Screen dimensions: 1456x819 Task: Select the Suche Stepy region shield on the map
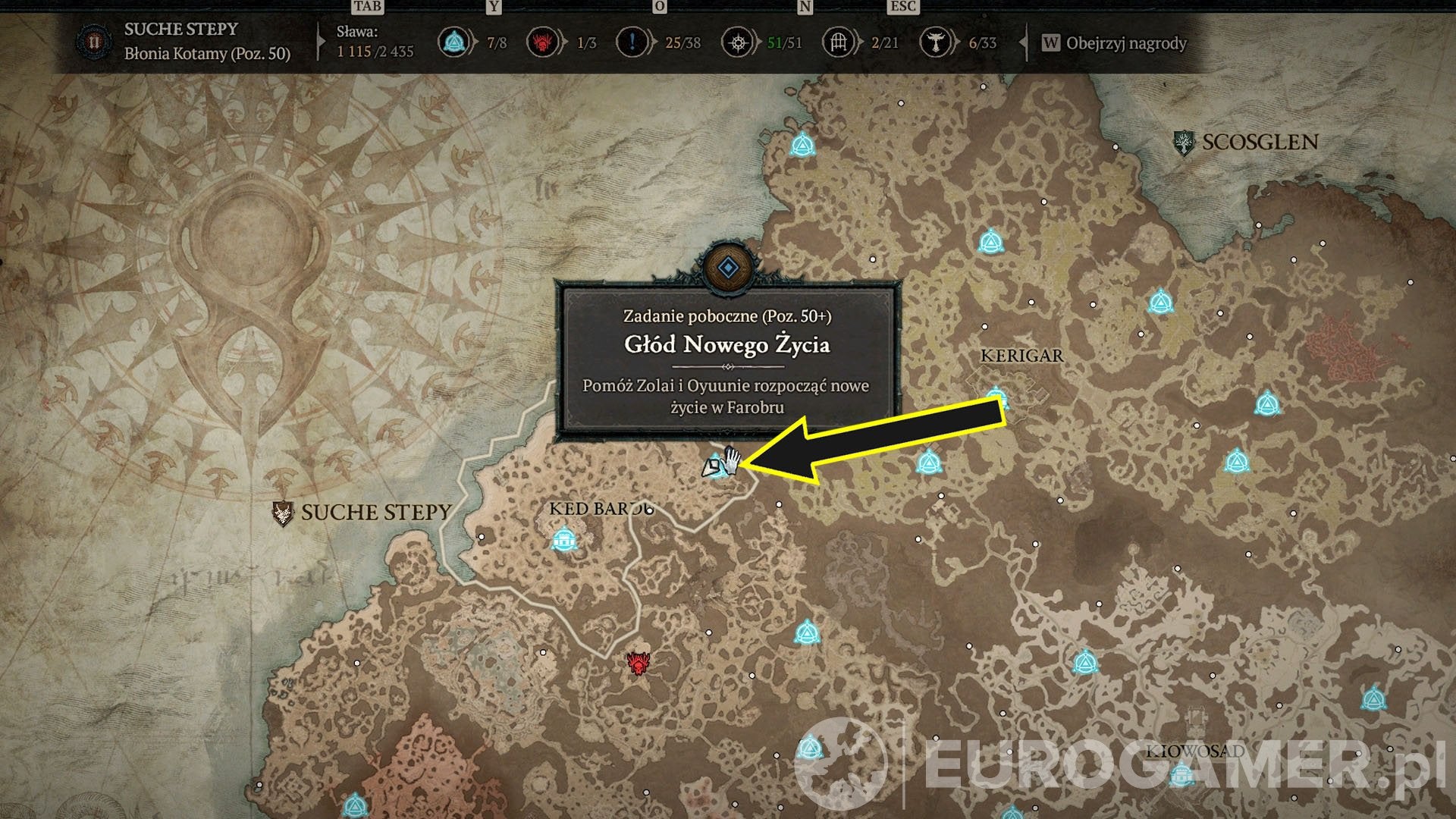click(x=283, y=513)
